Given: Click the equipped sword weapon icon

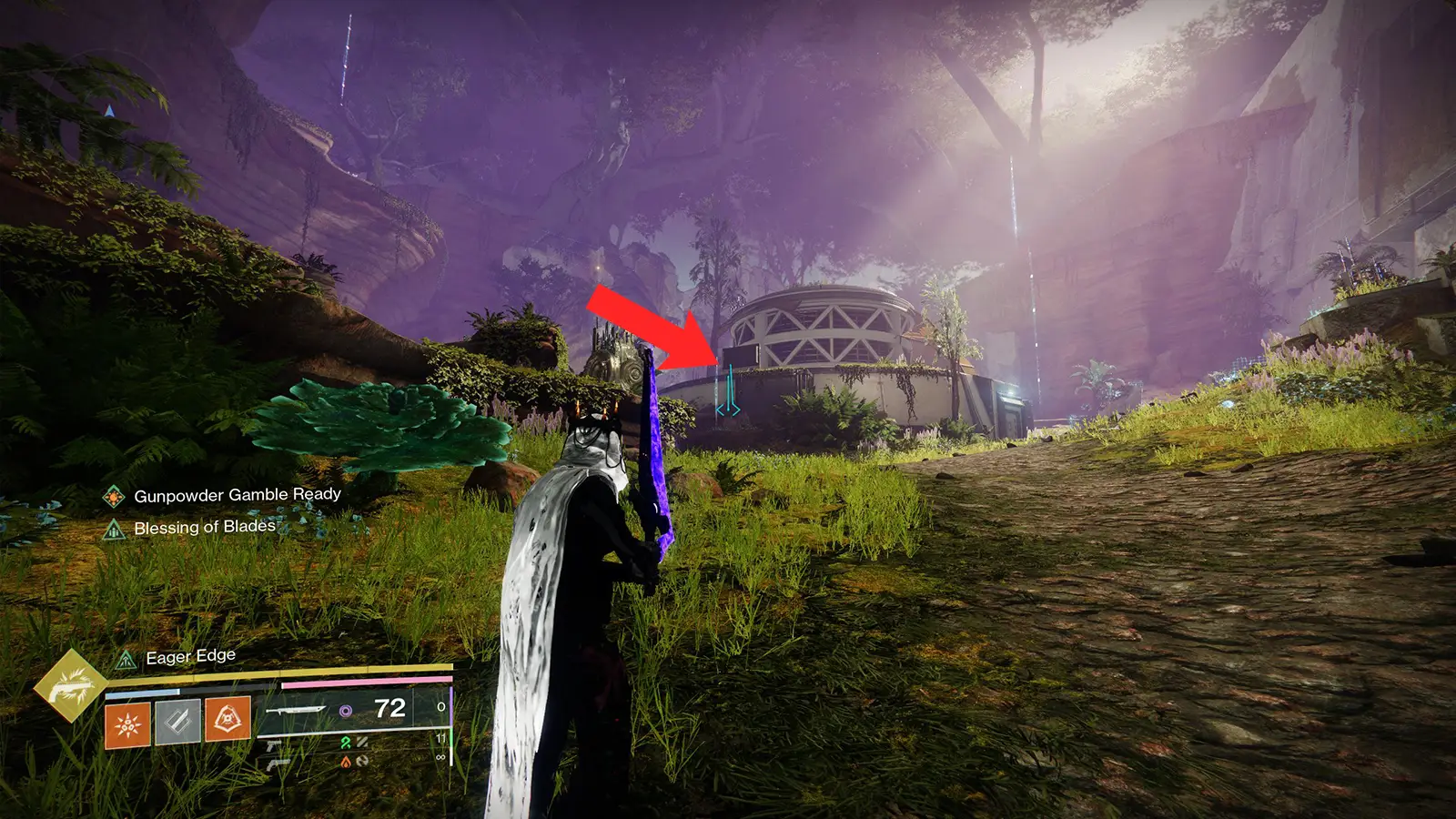Looking at the screenshot, I should (x=298, y=710).
